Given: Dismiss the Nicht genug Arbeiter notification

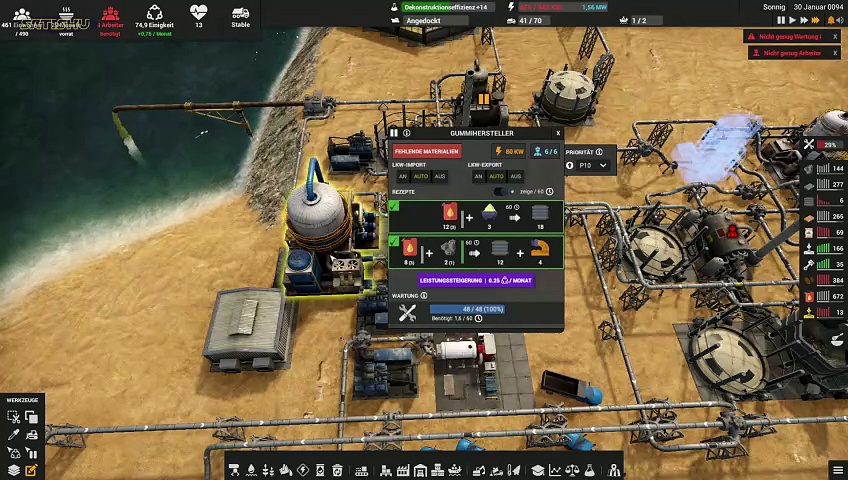Looking at the screenshot, I should pyautogui.click(x=835, y=53).
